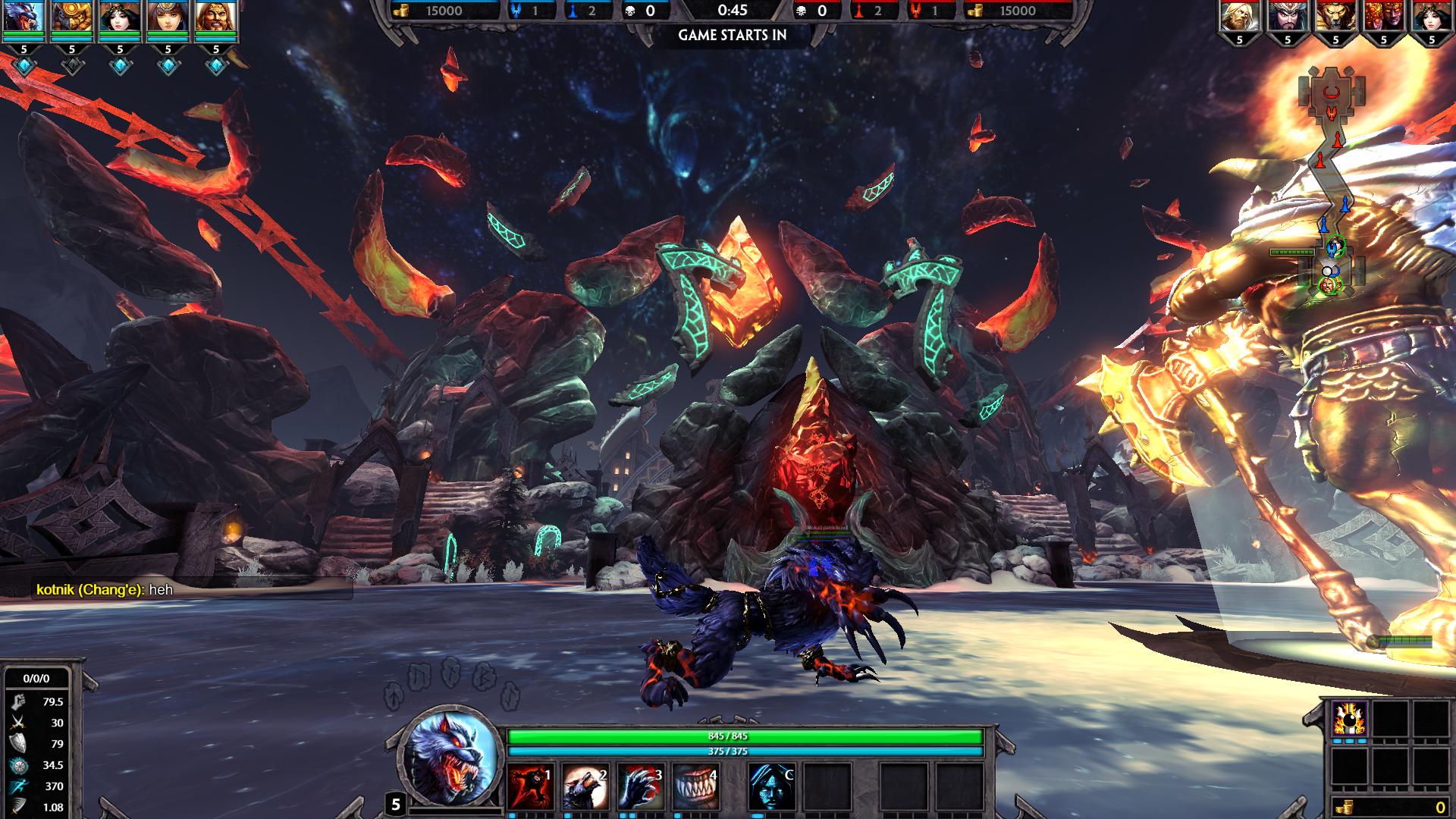Activate the hooded blue face relic
1456x819 pixels.
point(771,786)
